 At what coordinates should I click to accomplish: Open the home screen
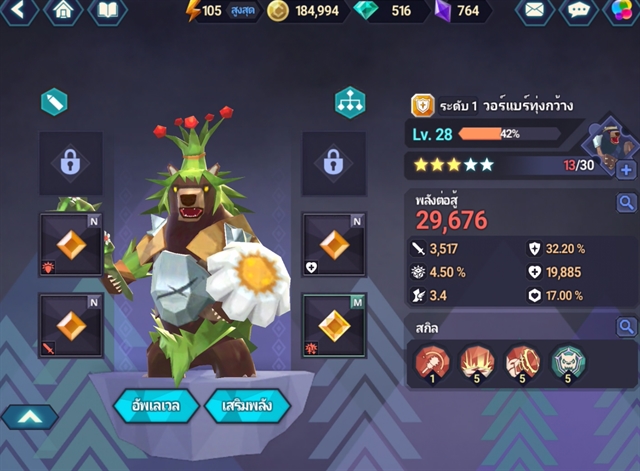64,11
